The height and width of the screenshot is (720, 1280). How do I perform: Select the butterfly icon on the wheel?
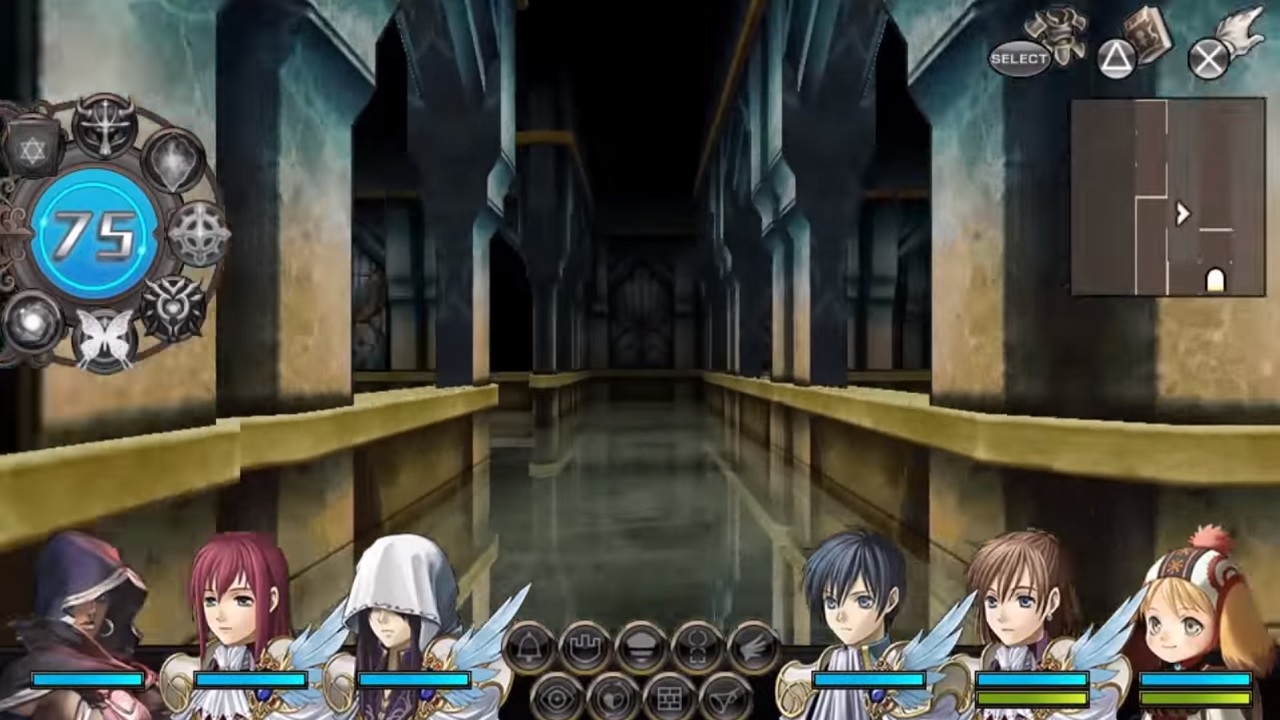(x=105, y=337)
